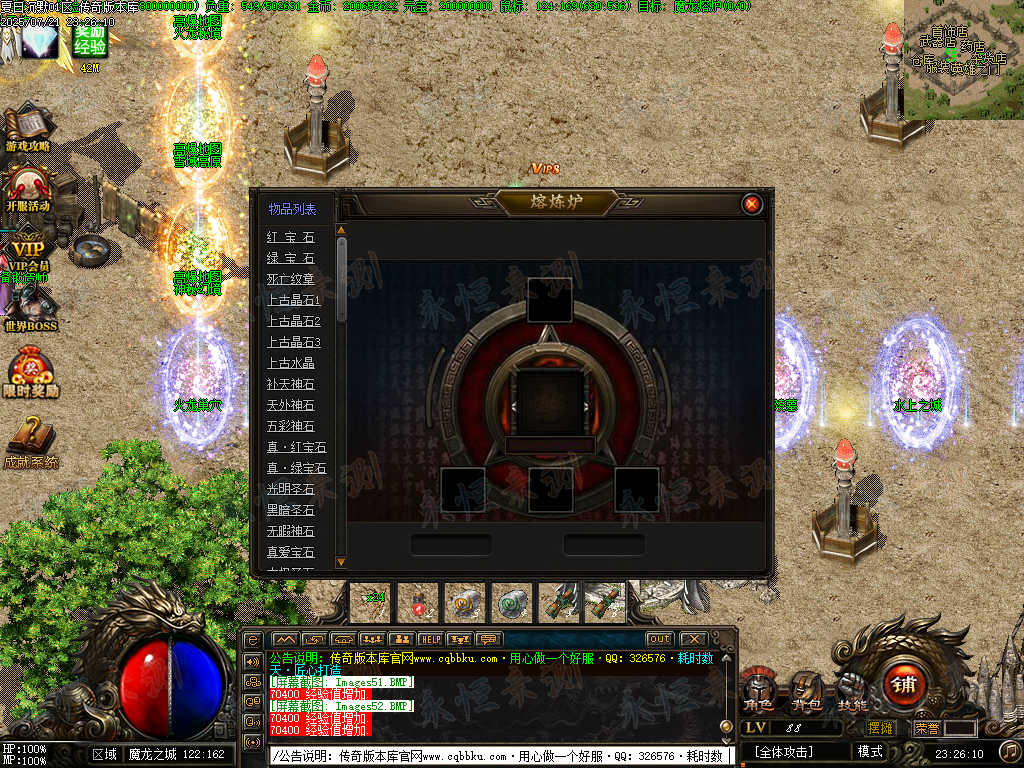Click the 奖励经验 bonus experience icon
This screenshot has height=768, width=1024.
tap(90, 42)
